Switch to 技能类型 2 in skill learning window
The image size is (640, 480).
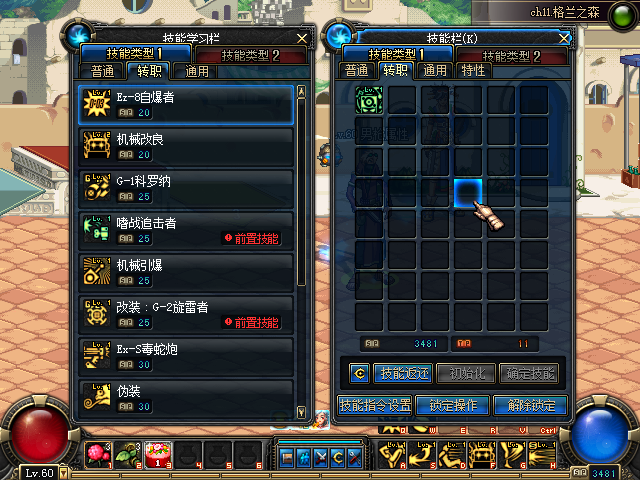(251, 54)
